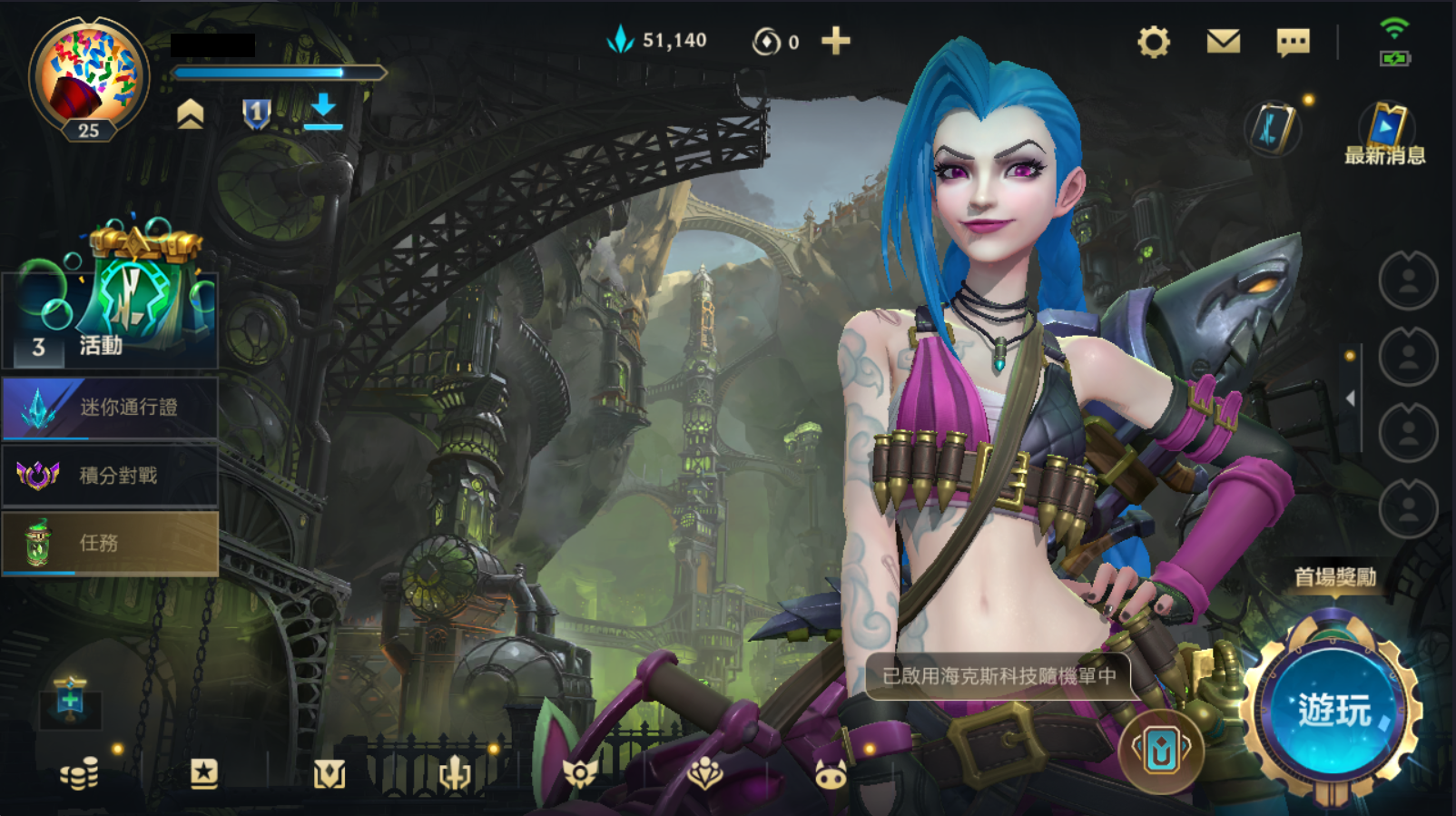Screen dimensions: 1456x816
Task: Toggle the hextech random deck button
Action: 1161,752
